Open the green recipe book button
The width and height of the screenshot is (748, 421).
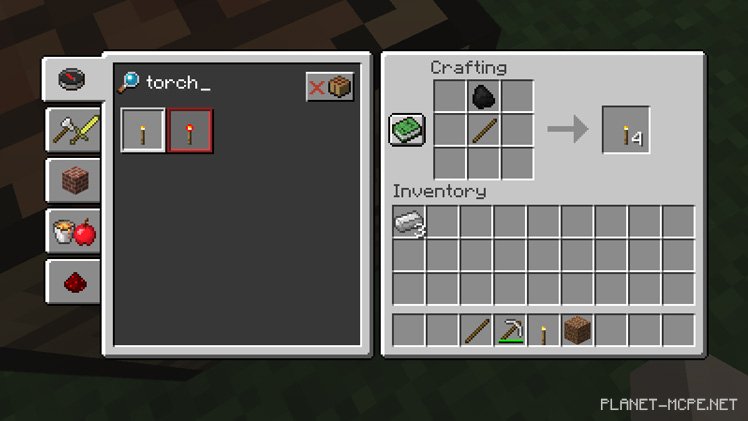tap(407, 130)
